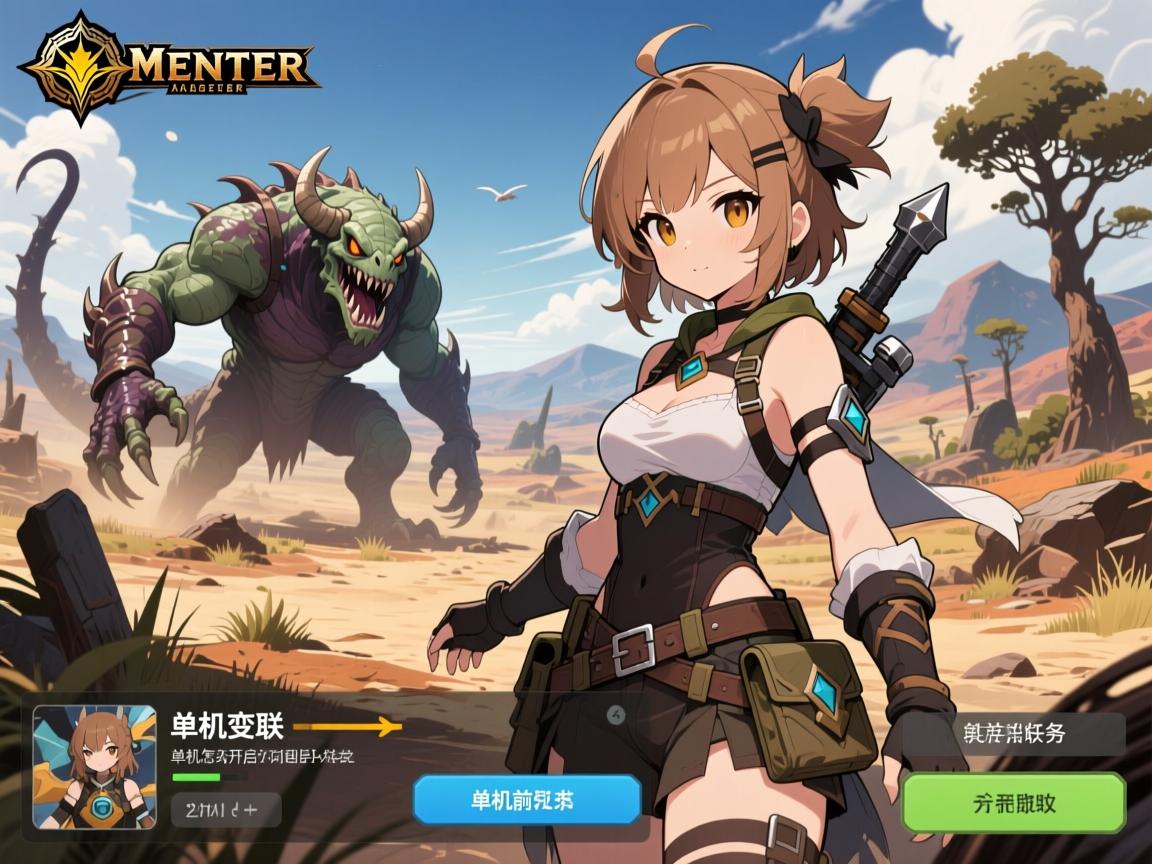The width and height of the screenshot is (1152, 864).
Task: Click the small gray button beside the portrait
Action: pyautogui.click(x=226, y=809)
